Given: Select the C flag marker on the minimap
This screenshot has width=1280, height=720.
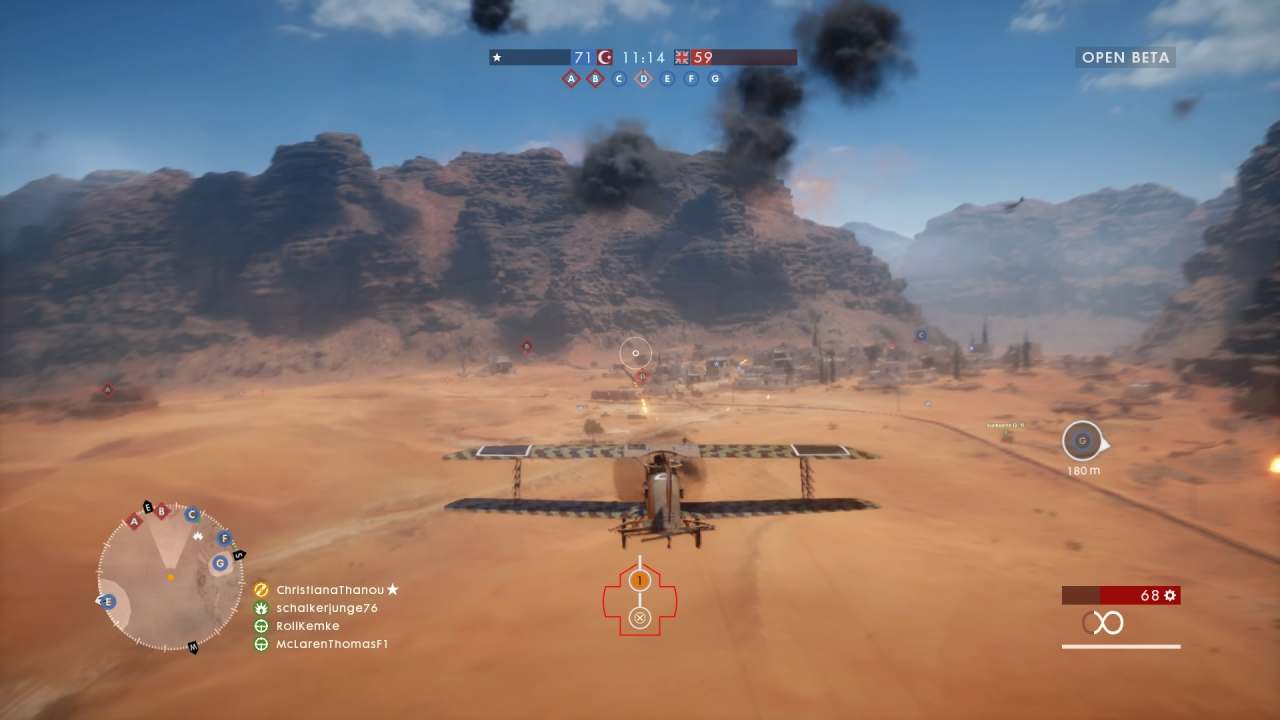Looking at the screenshot, I should click(x=192, y=514).
